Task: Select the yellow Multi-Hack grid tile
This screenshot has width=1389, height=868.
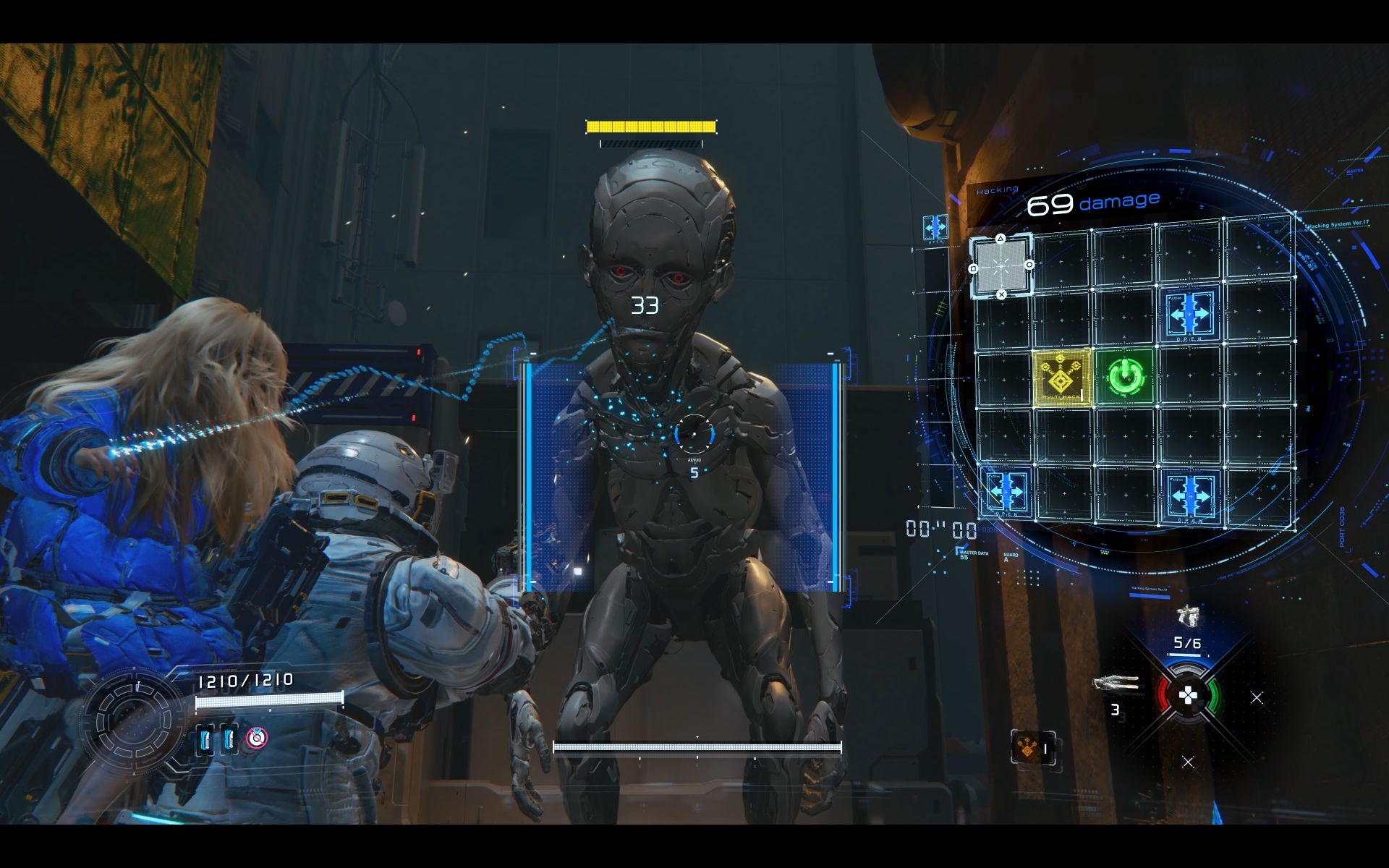Action: [1061, 376]
